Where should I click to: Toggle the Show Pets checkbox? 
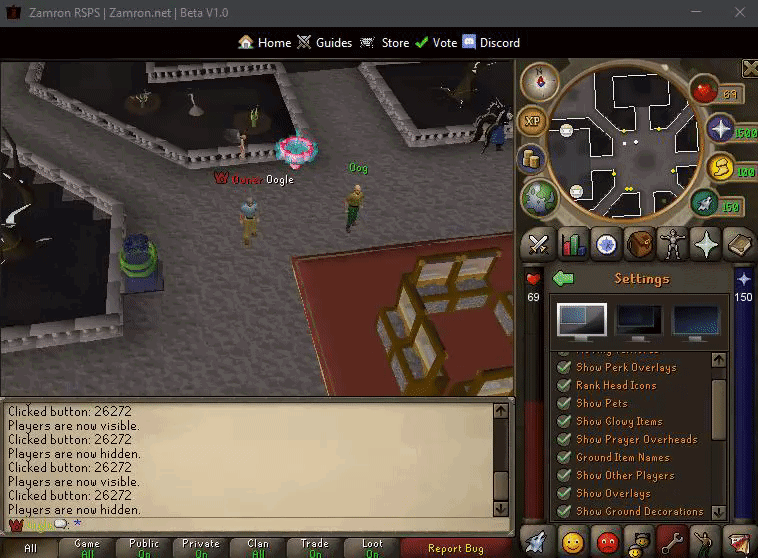pyautogui.click(x=565, y=403)
